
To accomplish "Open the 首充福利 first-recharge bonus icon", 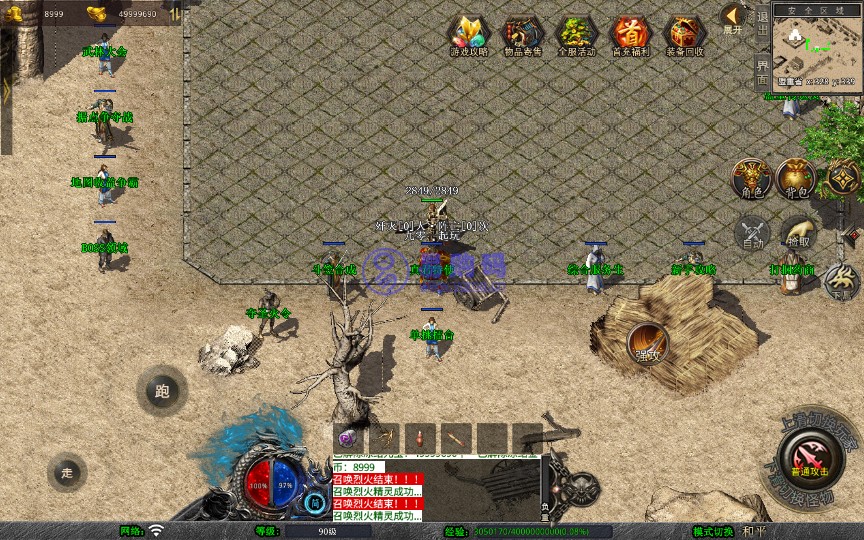I will coord(630,35).
